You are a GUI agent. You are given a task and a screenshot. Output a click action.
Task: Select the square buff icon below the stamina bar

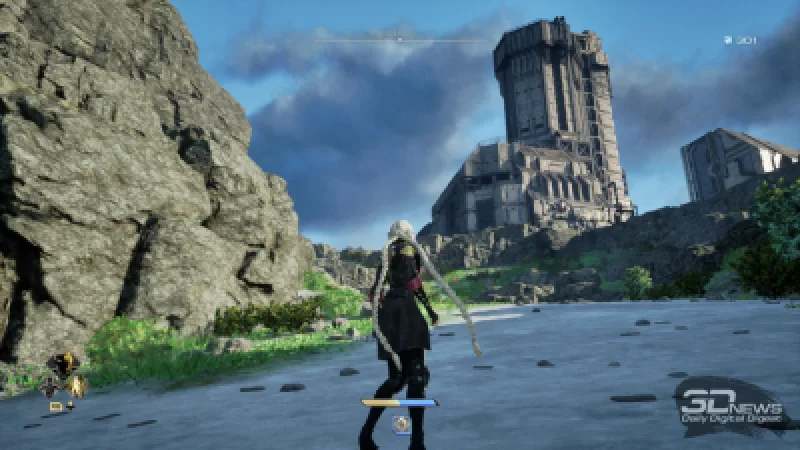coord(400,424)
